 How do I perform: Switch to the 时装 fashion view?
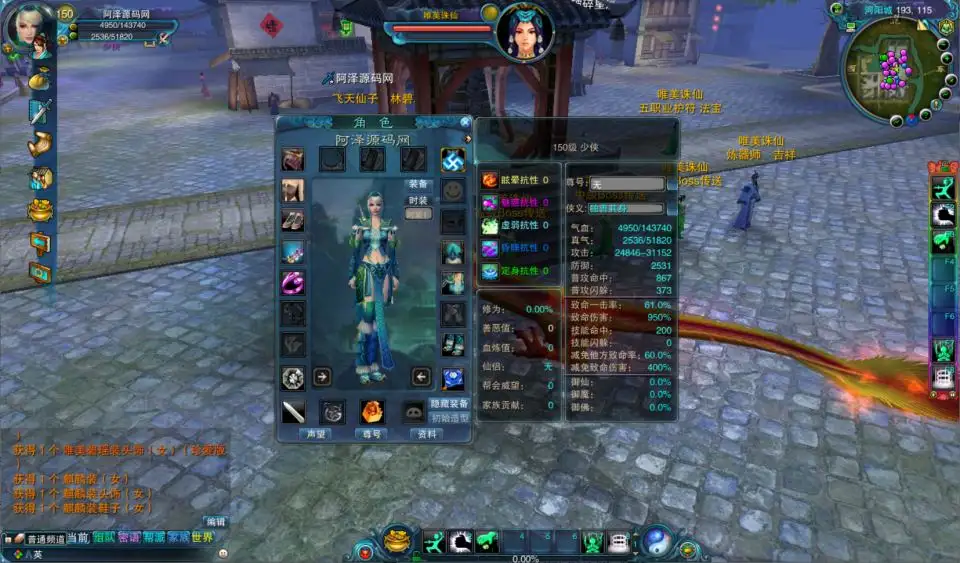click(418, 200)
